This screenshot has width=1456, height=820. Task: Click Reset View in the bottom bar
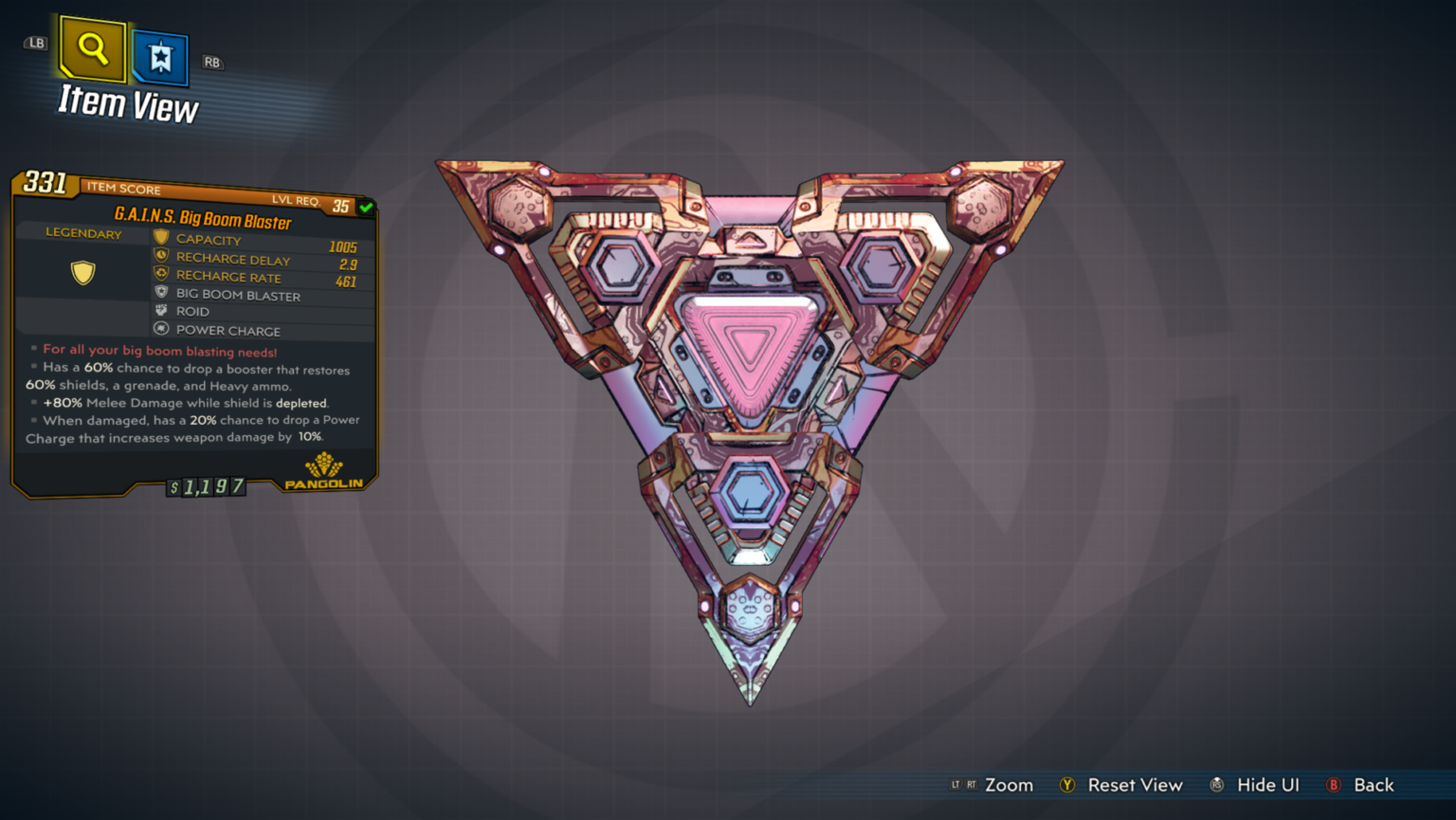coord(1121,785)
